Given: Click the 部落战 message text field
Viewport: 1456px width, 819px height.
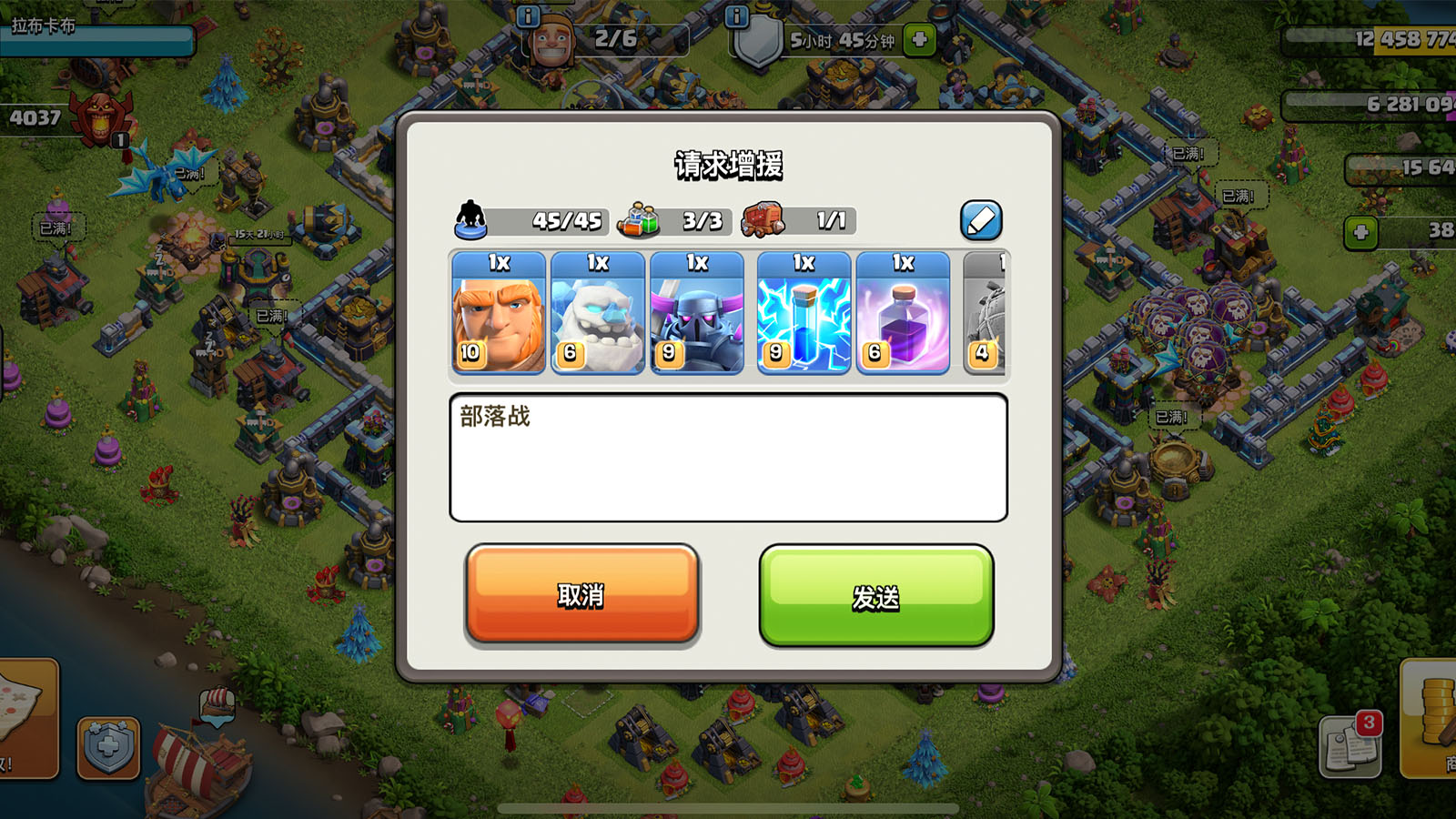Looking at the screenshot, I should coord(728,455).
